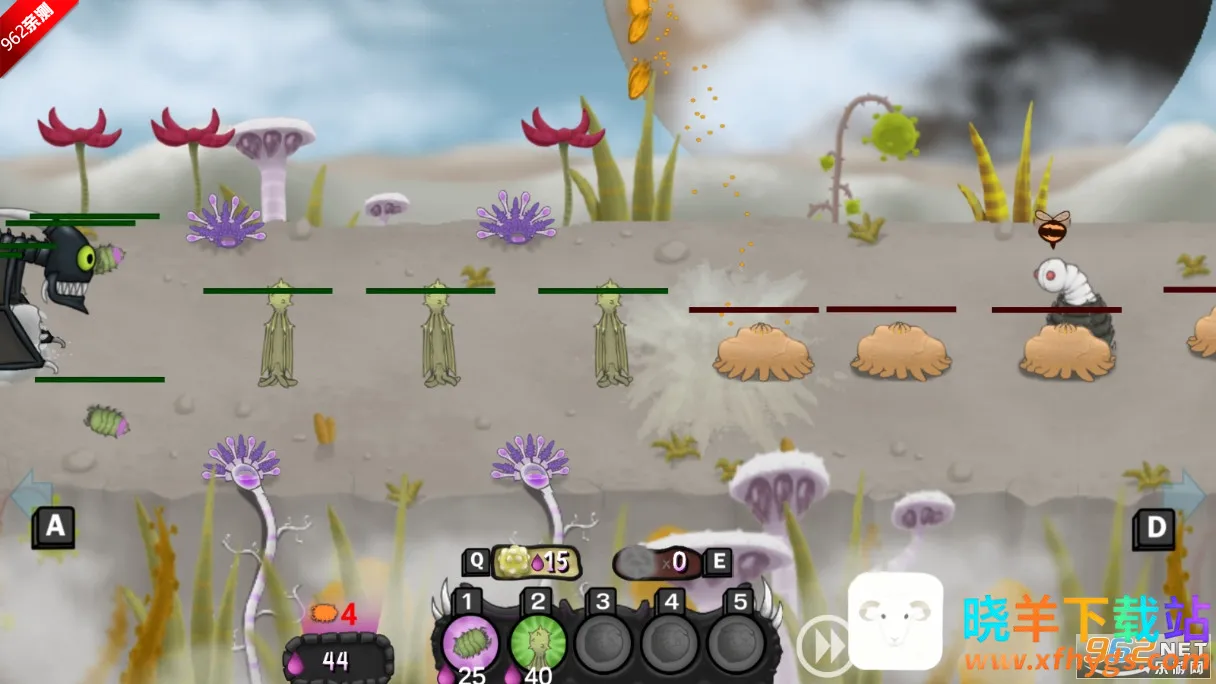Toggle the fast-forward speed button
Viewport: 1216px width, 684px height.
point(823,645)
